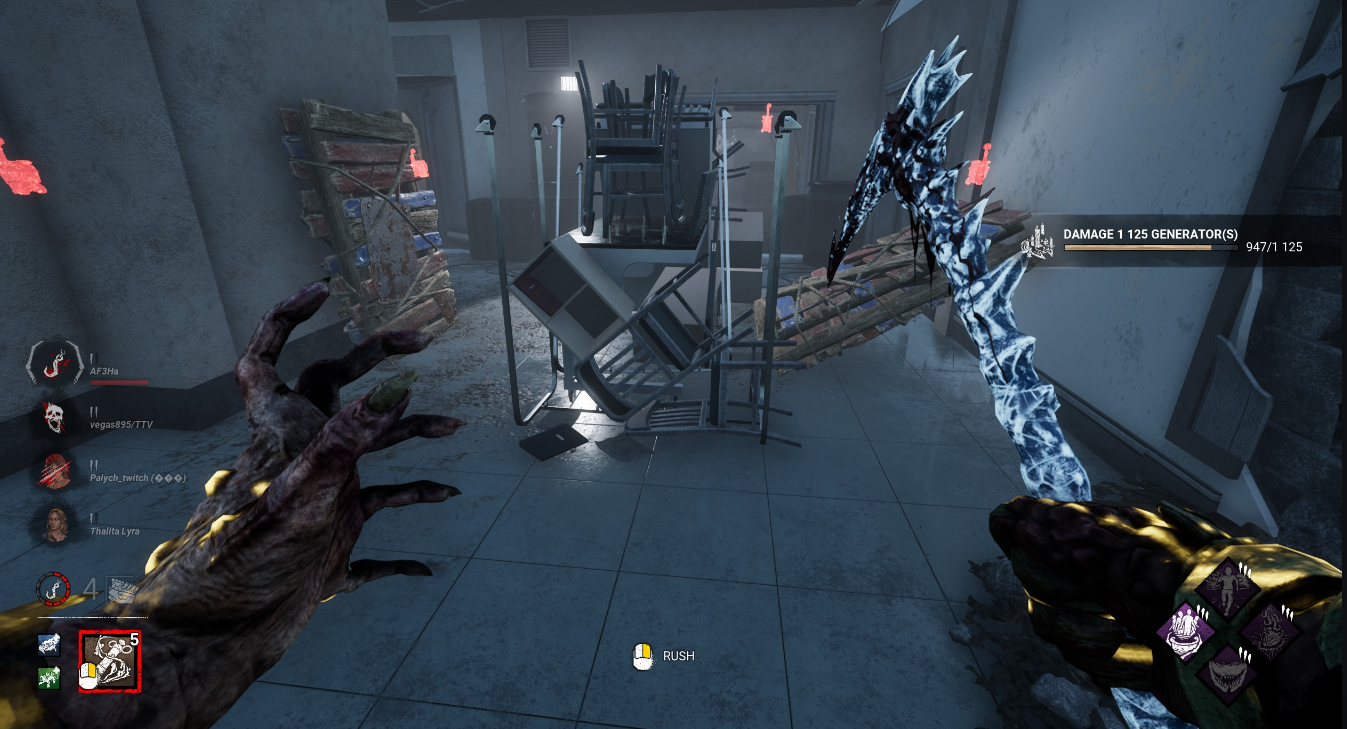Select the remaining generators icon

(x=122, y=589)
